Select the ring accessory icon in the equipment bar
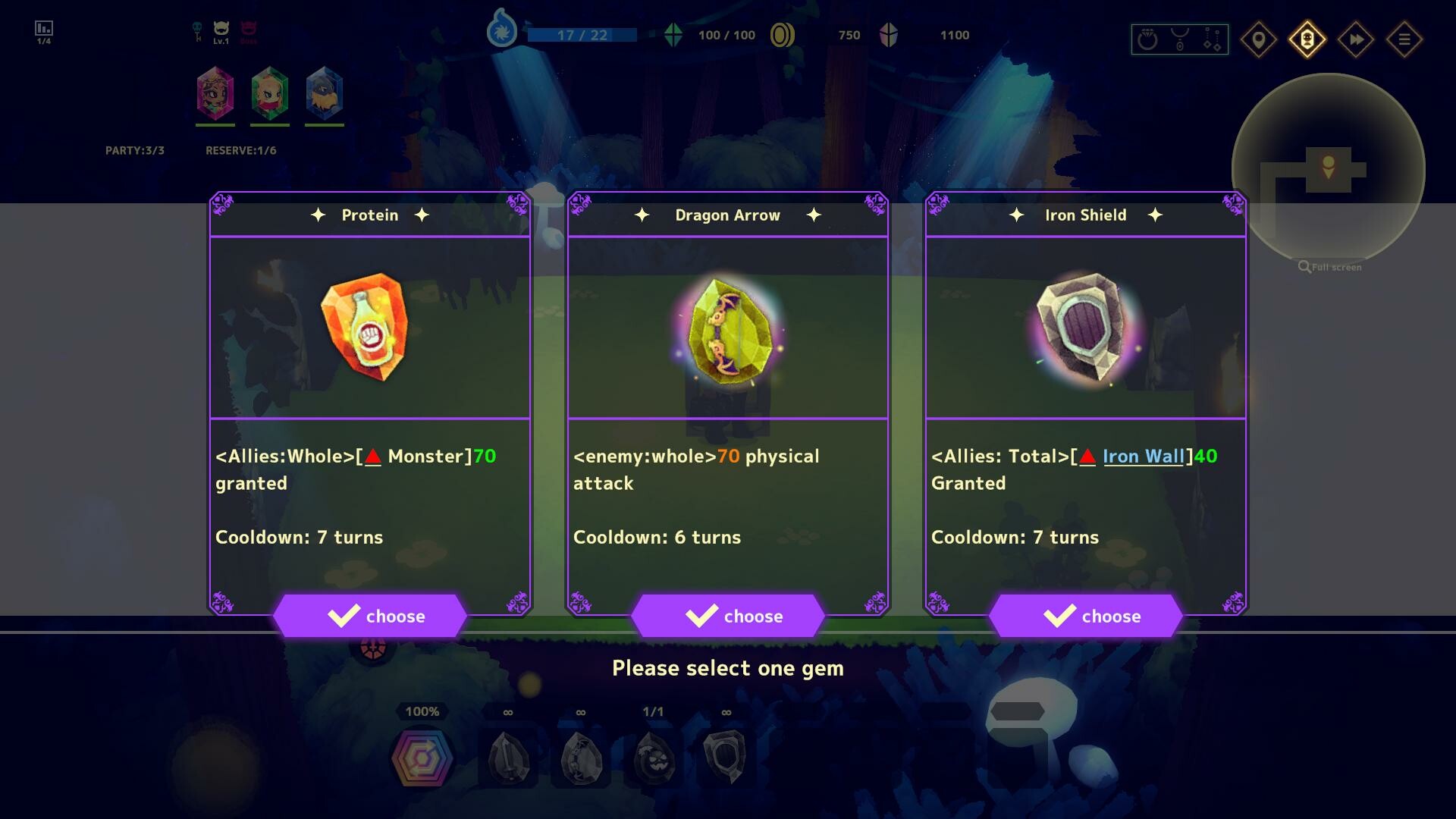This screenshot has height=819, width=1456. coord(1147,39)
